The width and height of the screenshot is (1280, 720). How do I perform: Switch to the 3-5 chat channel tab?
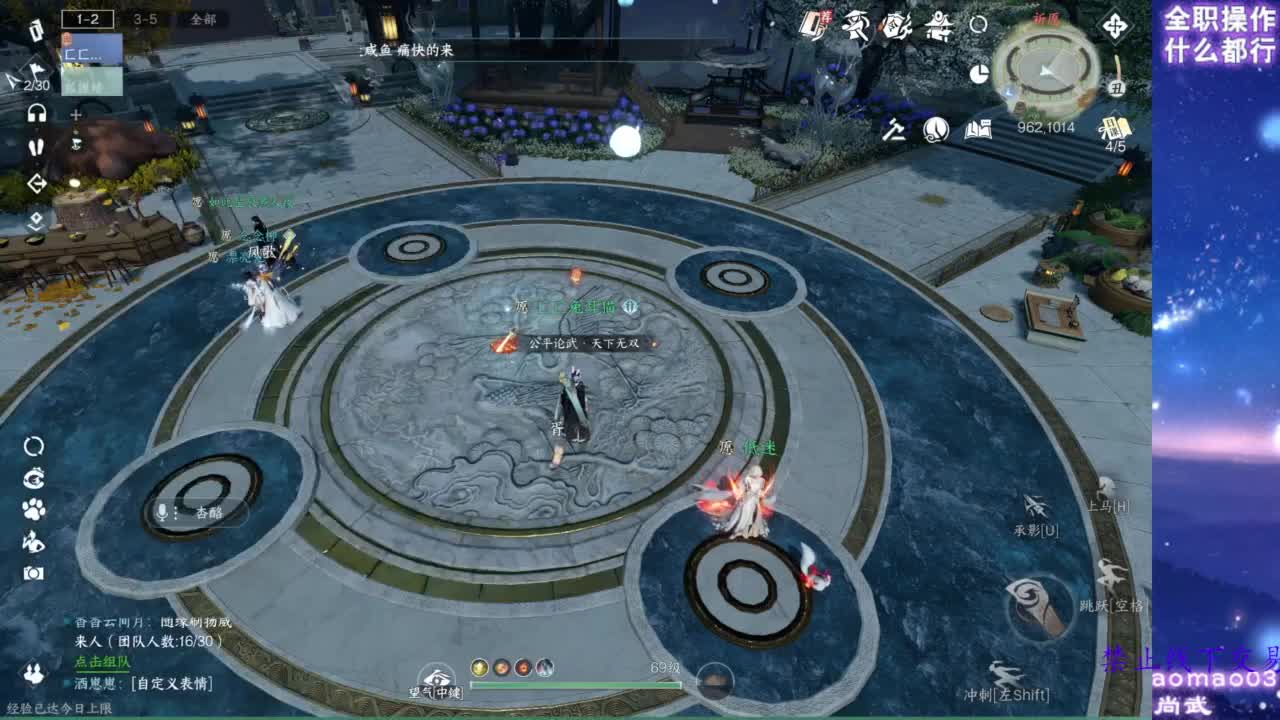pos(146,19)
